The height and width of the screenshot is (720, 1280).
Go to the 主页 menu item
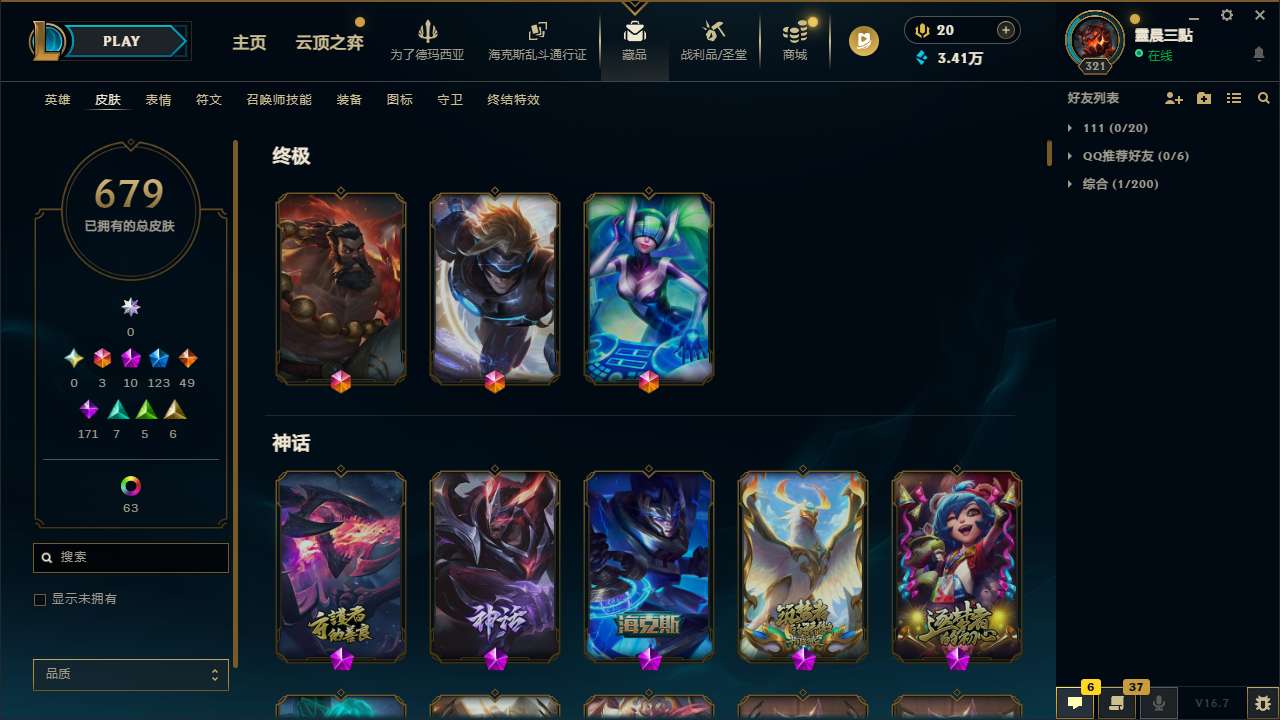pyautogui.click(x=249, y=43)
